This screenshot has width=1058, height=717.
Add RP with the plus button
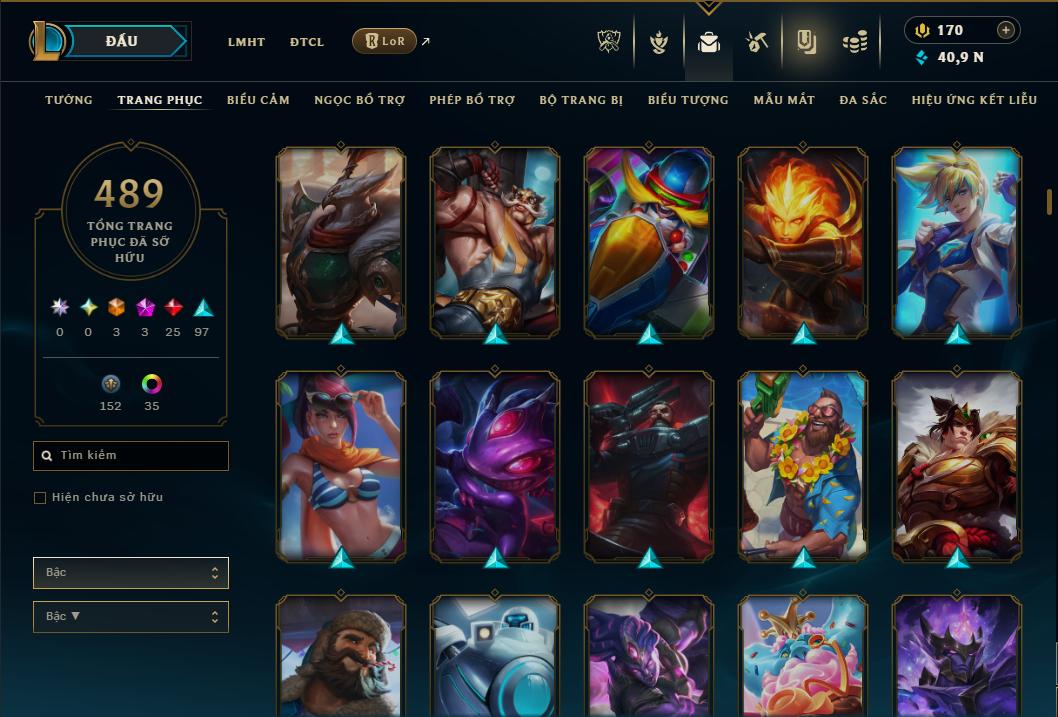coord(1006,30)
